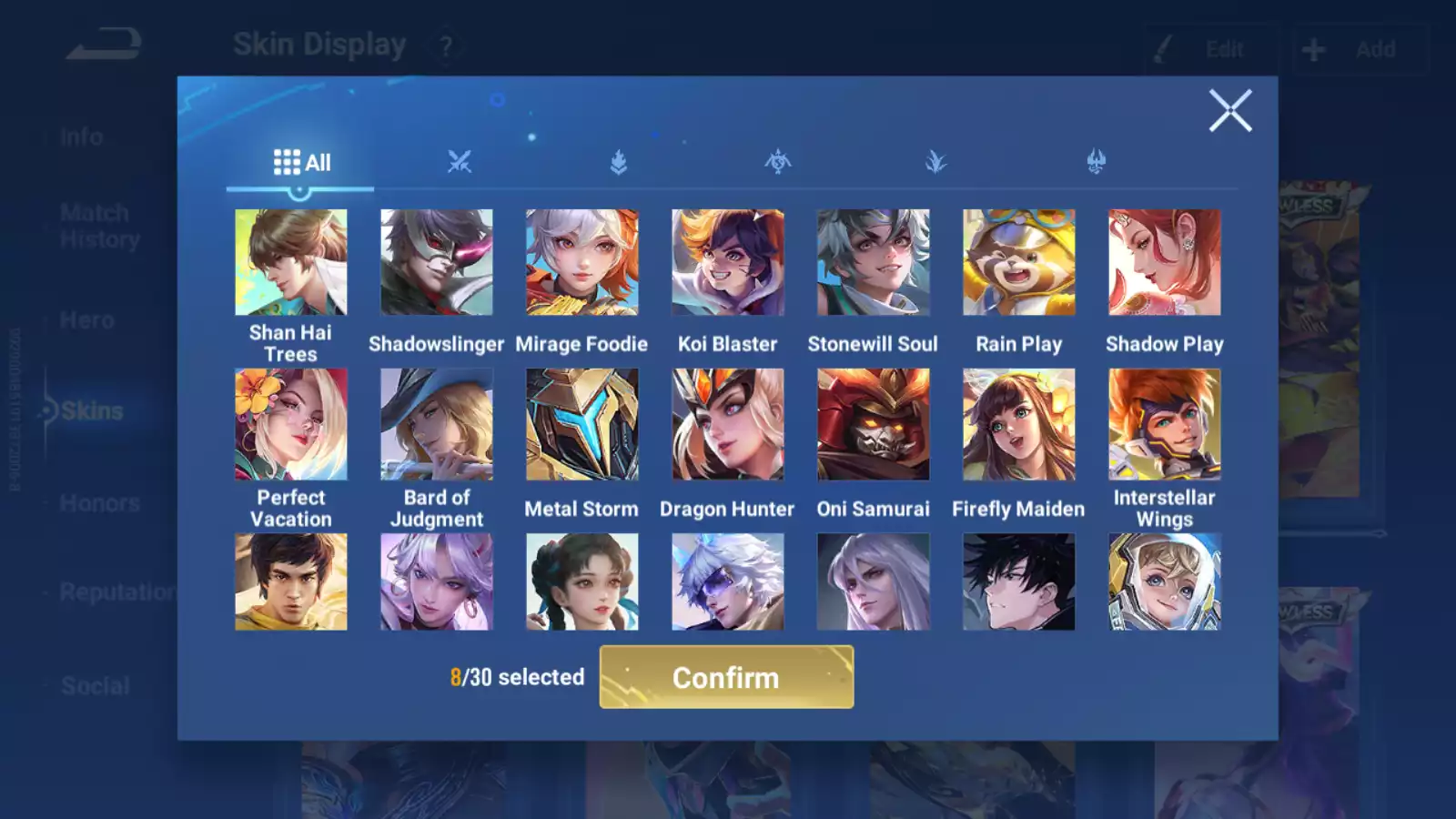Open the Hero section in the sidebar
This screenshot has height=819, width=1456.
click(87, 320)
